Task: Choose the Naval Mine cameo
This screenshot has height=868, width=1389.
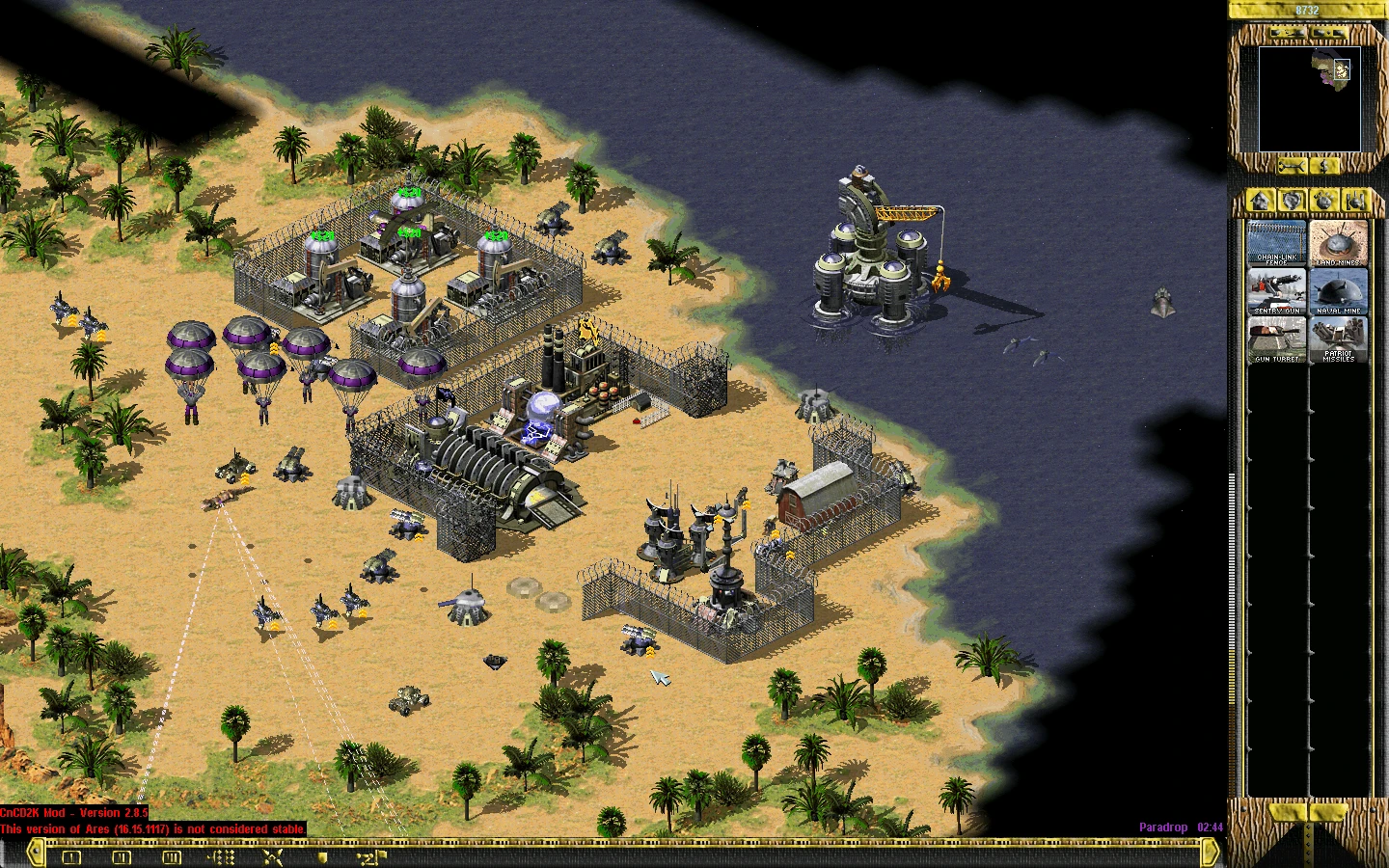Action: click(1338, 290)
